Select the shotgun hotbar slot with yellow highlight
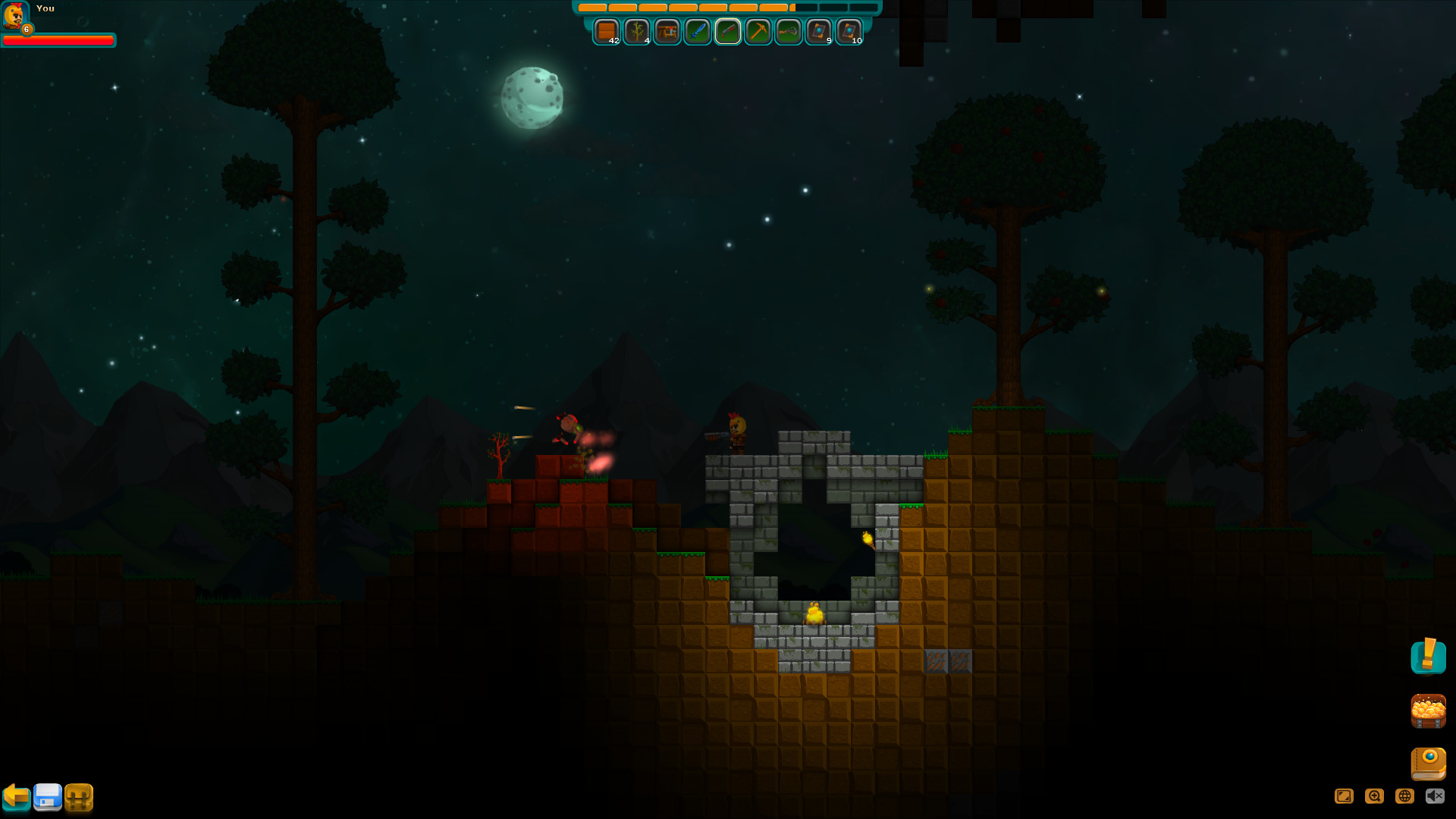This screenshot has height=819, width=1456. (x=728, y=32)
